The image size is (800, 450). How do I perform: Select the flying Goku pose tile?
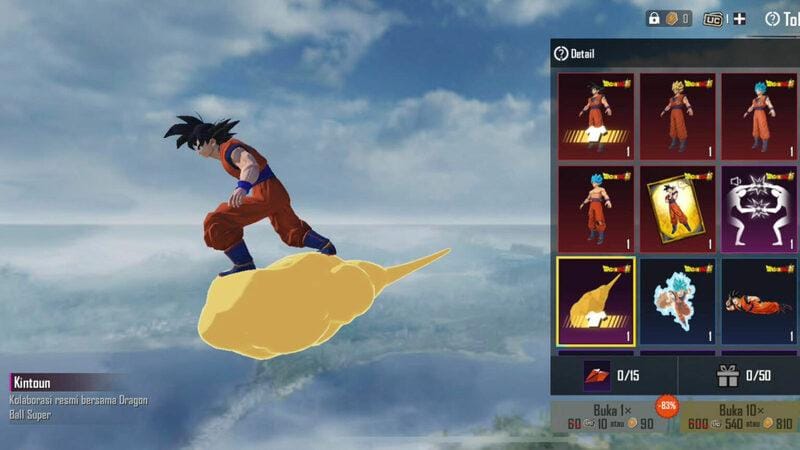tap(759, 300)
